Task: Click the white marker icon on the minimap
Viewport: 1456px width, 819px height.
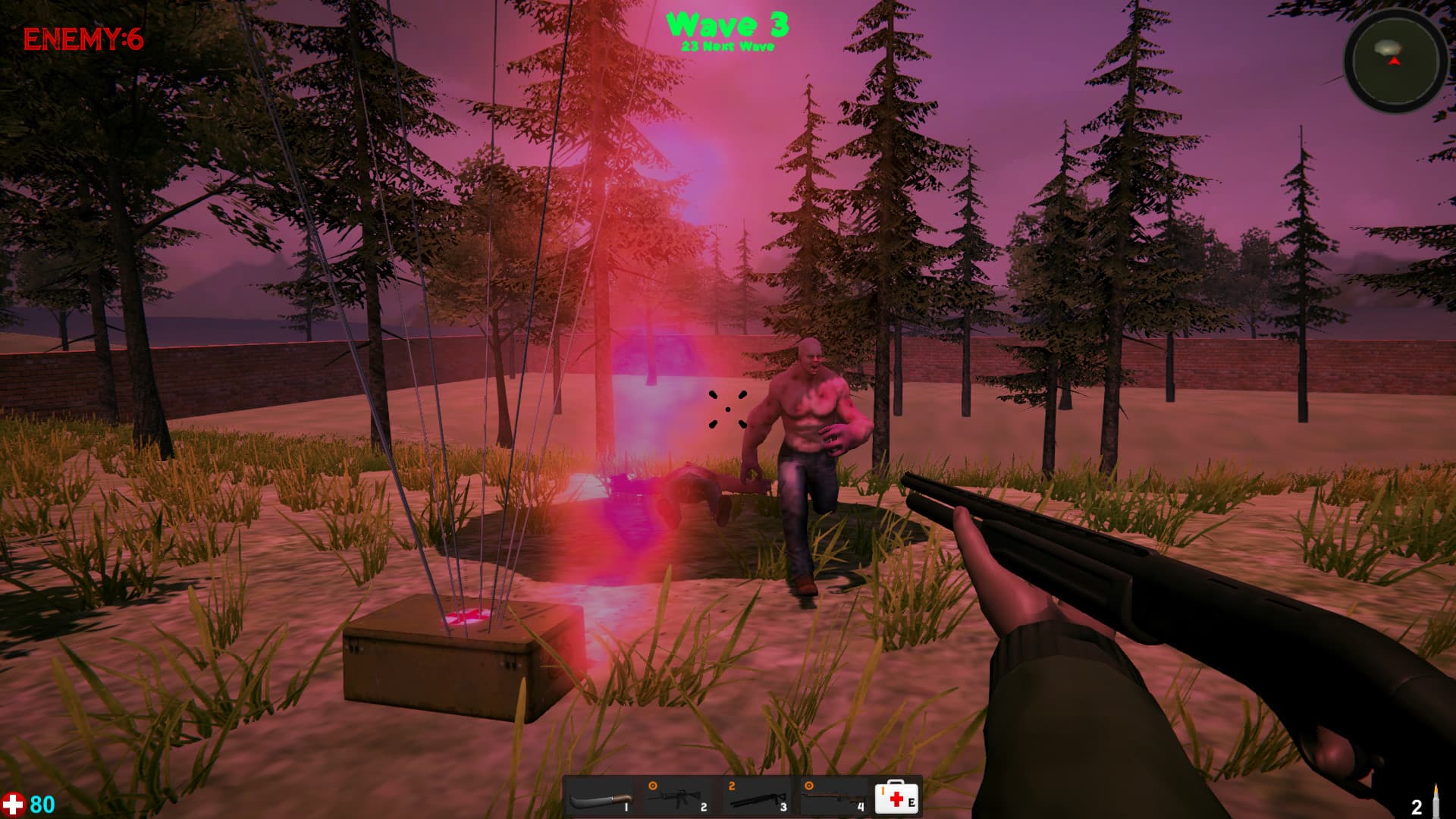Action: [x=1387, y=47]
